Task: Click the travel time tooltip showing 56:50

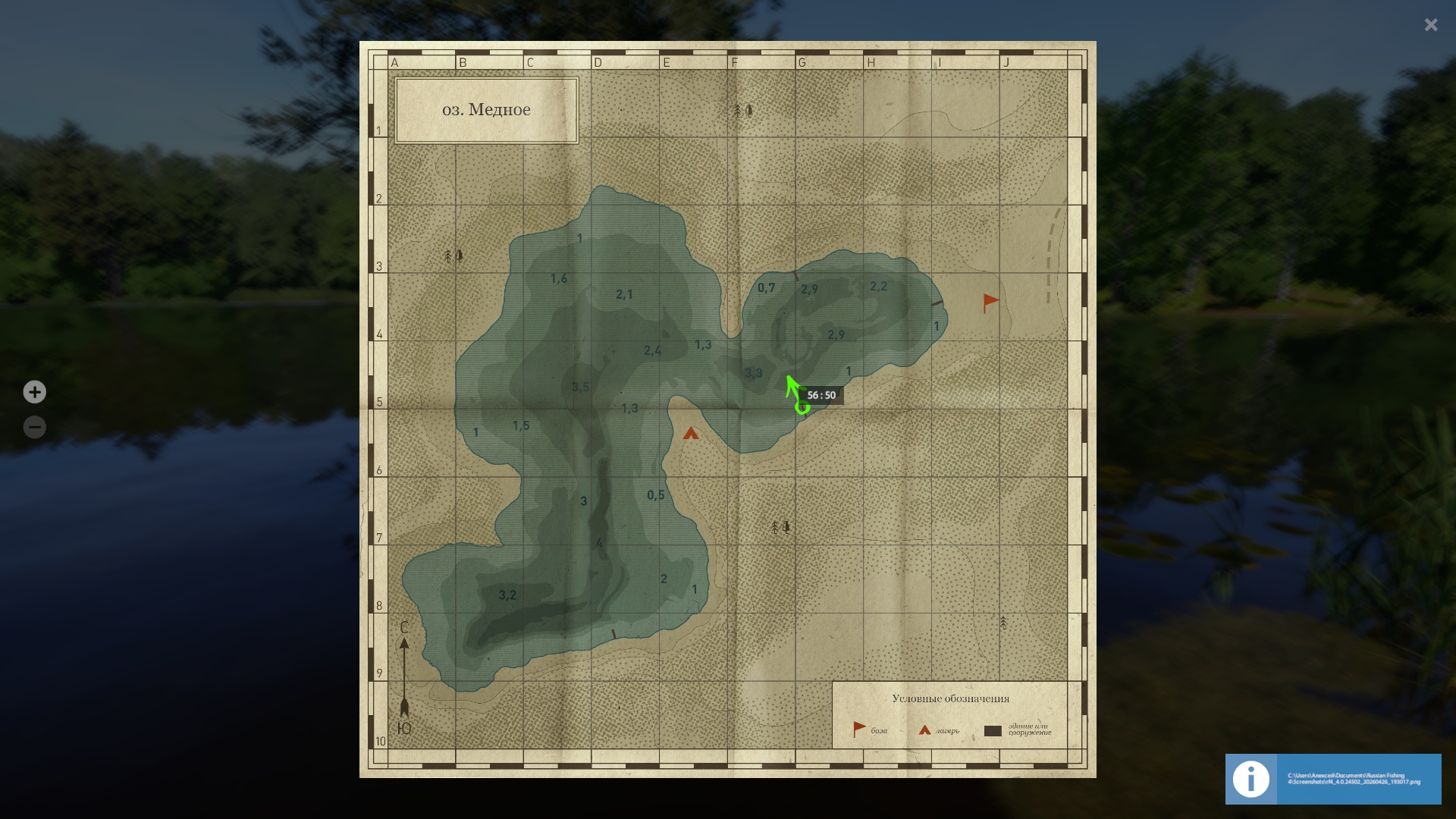Action: click(x=822, y=394)
